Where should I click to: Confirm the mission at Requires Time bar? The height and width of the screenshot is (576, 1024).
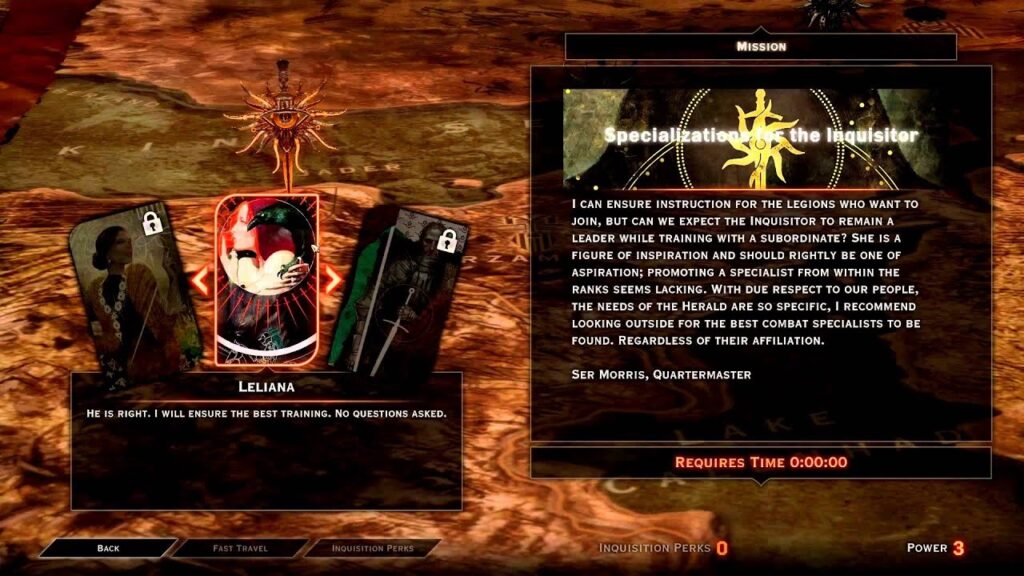pyautogui.click(x=760, y=462)
